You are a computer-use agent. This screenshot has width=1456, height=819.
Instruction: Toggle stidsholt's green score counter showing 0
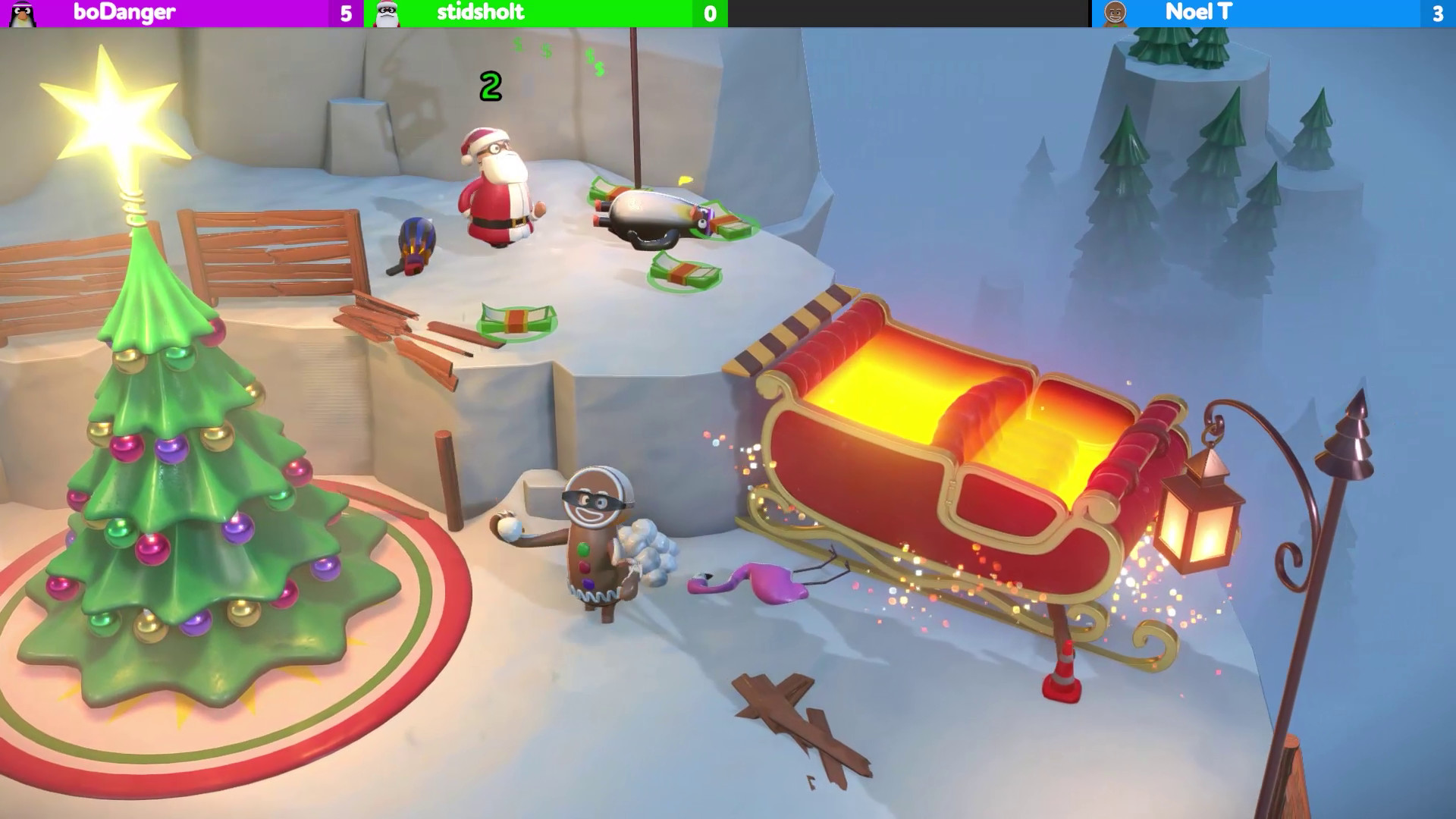pos(709,12)
